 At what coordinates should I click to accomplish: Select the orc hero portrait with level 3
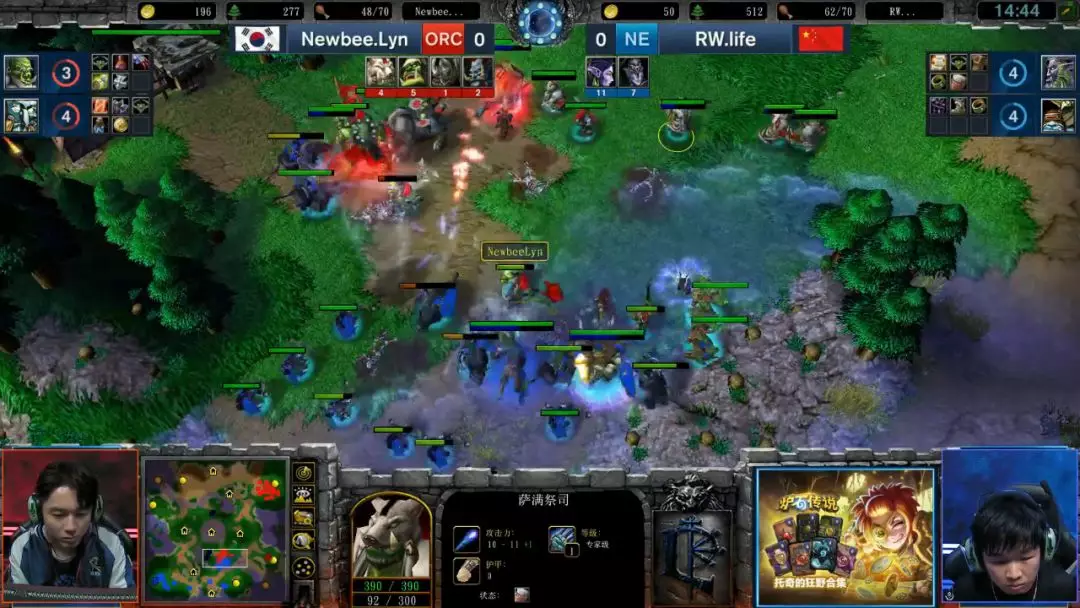(21, 72)
